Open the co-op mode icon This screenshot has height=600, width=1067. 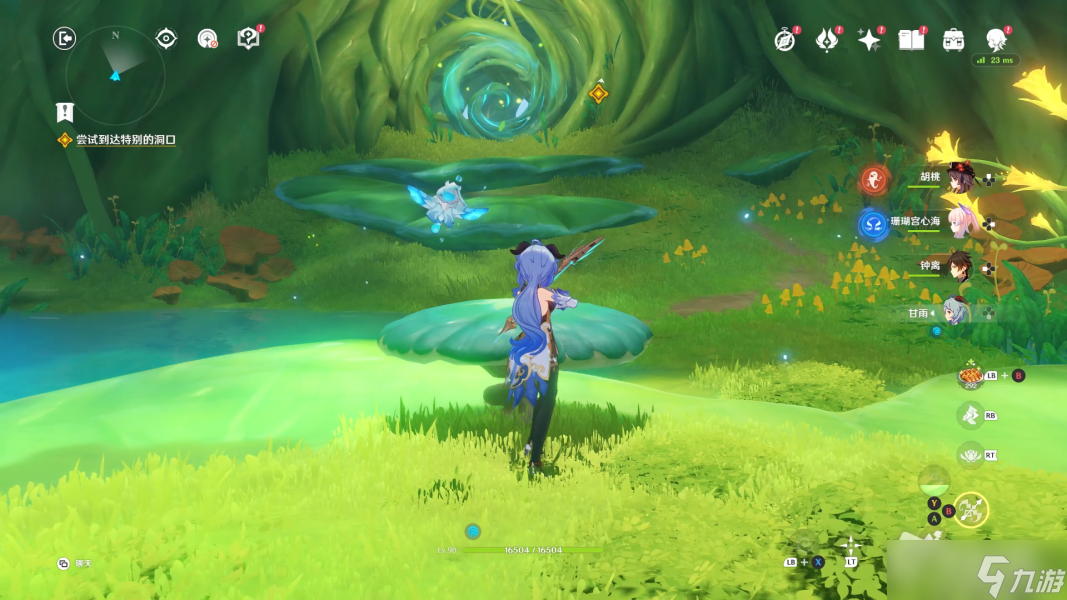tap(207, 39)
